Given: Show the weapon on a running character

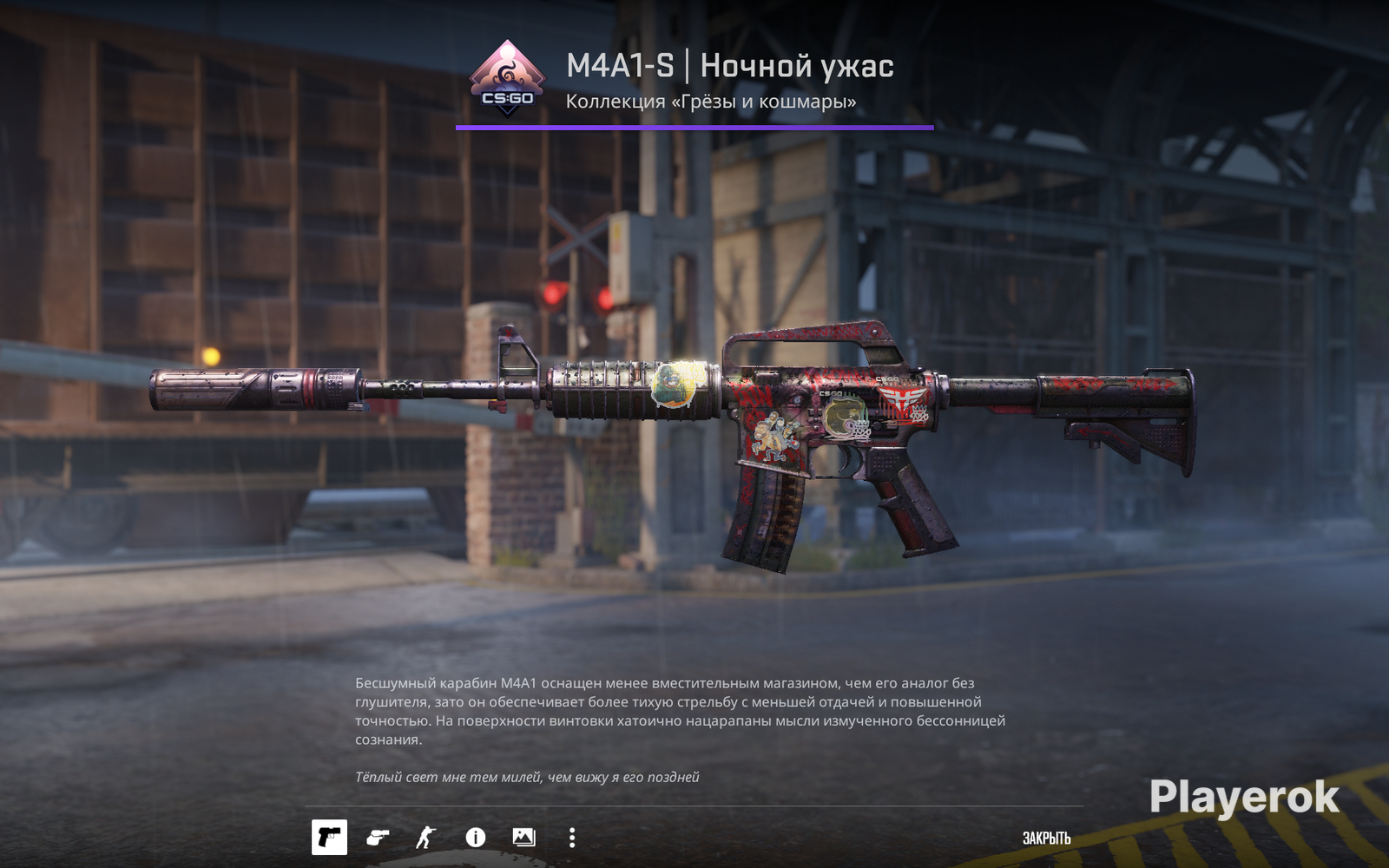Looking at the screenshot, I should (x=425, y=838).
